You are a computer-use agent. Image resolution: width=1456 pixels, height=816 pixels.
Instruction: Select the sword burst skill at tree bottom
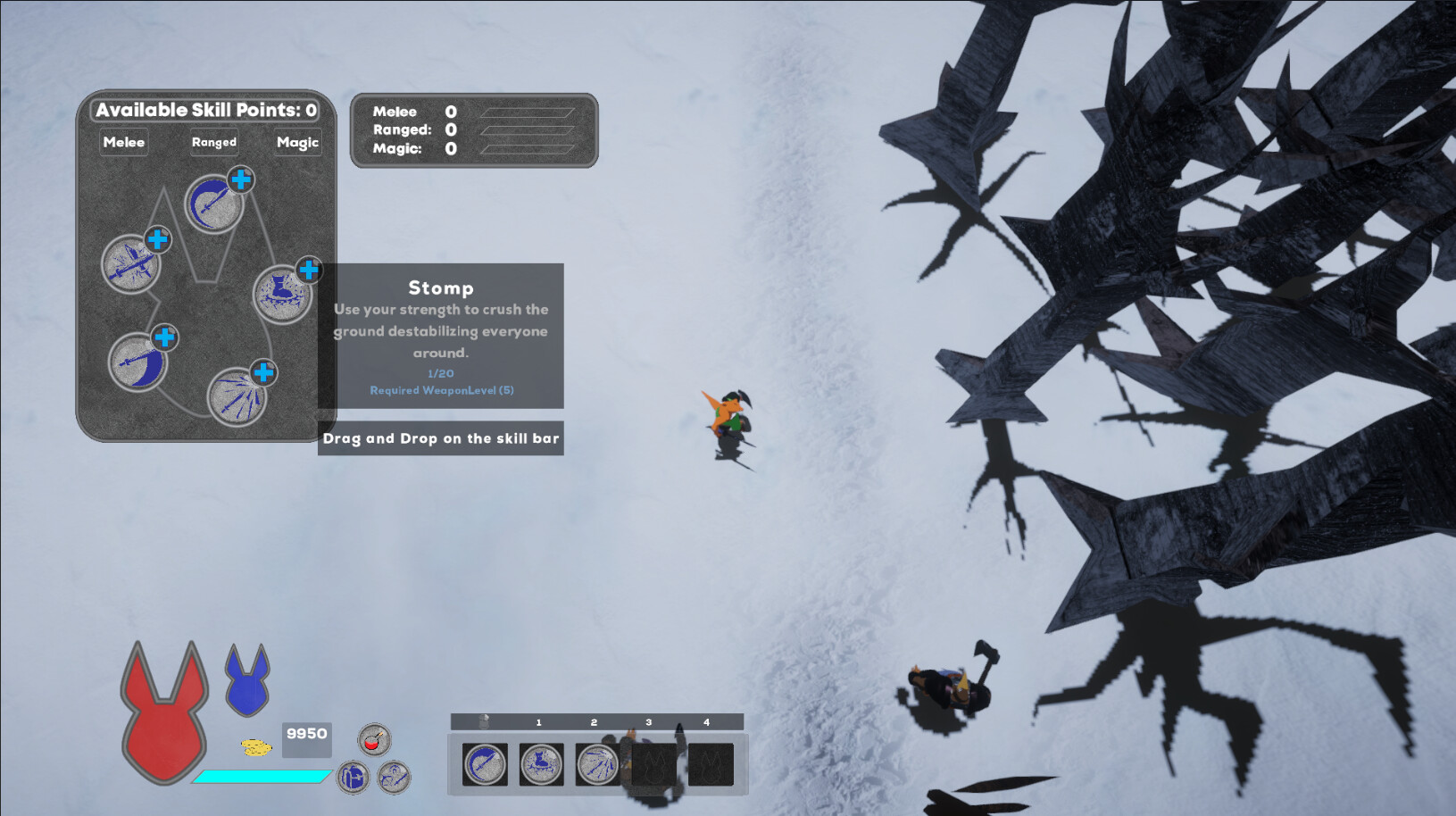(x=237, y=398)
